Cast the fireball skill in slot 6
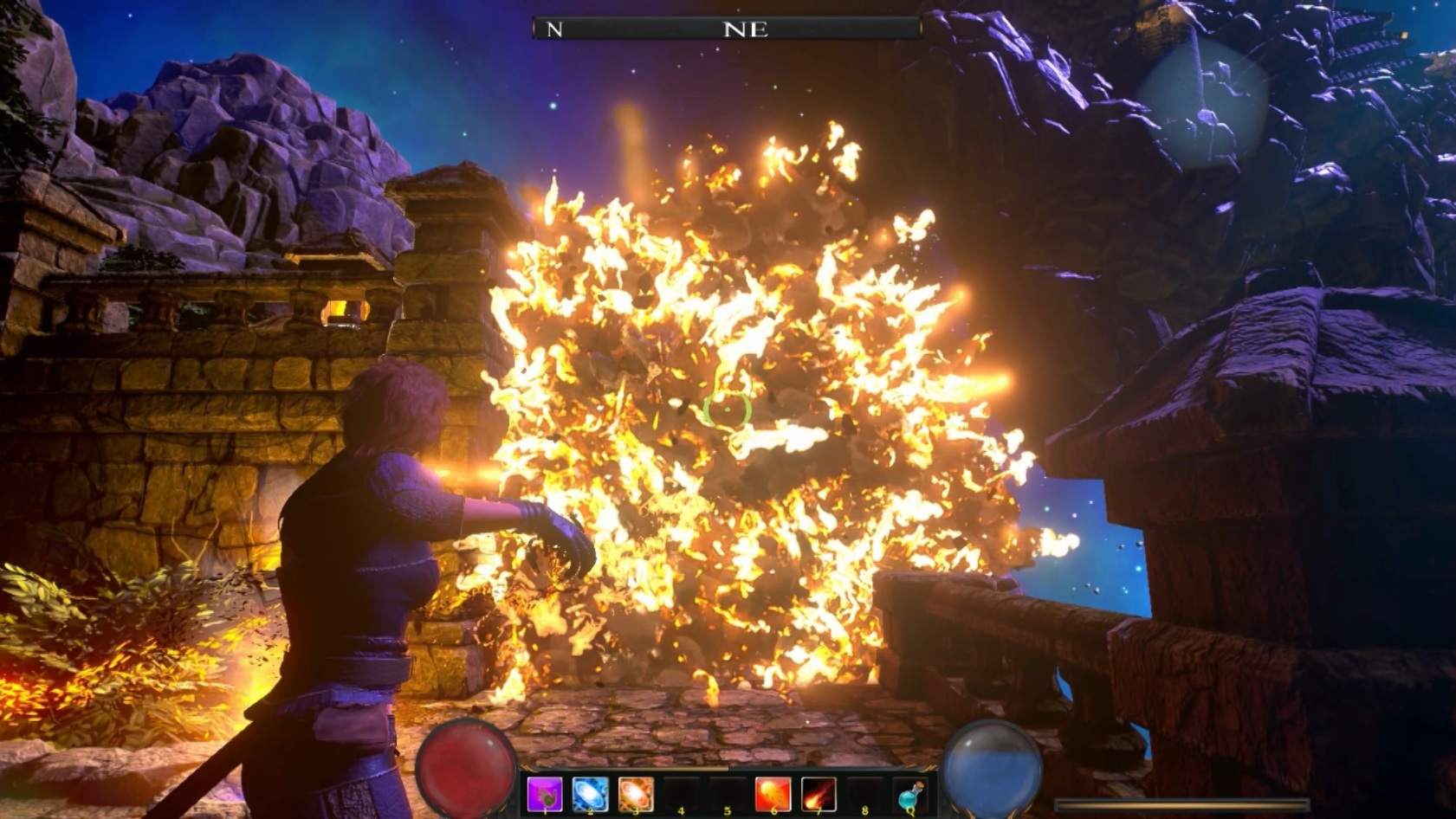This screenshot has height=819, width=1456. click(x=773, y=792)
